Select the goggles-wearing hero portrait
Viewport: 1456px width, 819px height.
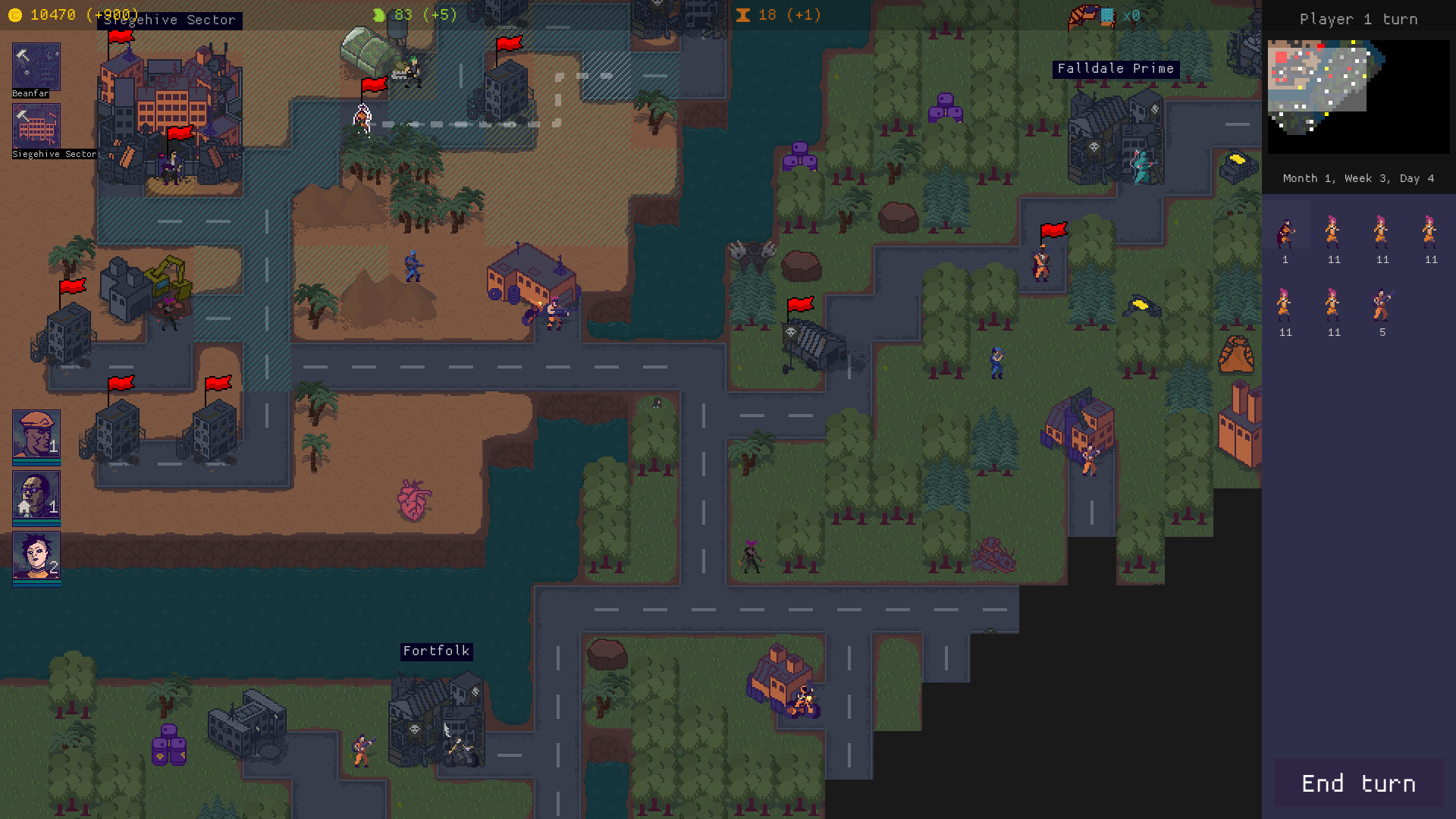pos(35,497)
